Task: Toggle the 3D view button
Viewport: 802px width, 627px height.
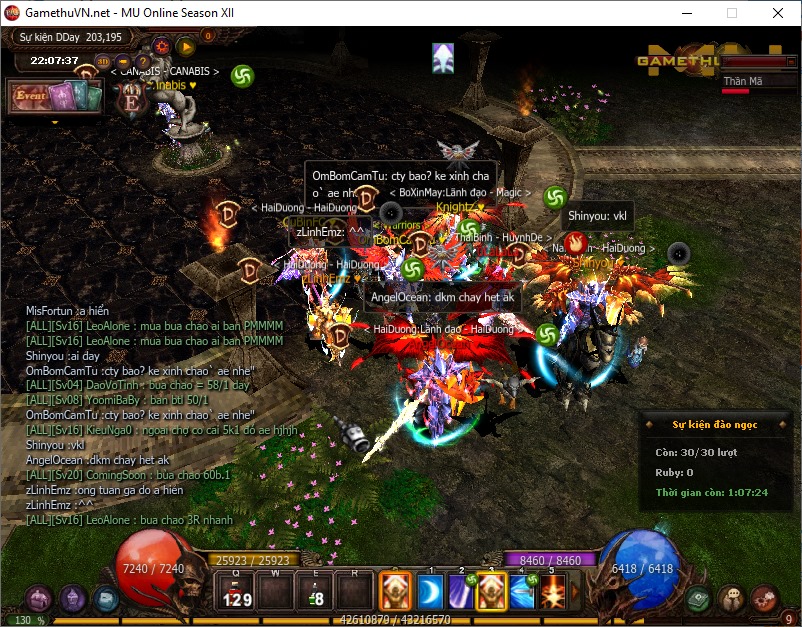Action: pyautogui.click(x=103, y=61)
